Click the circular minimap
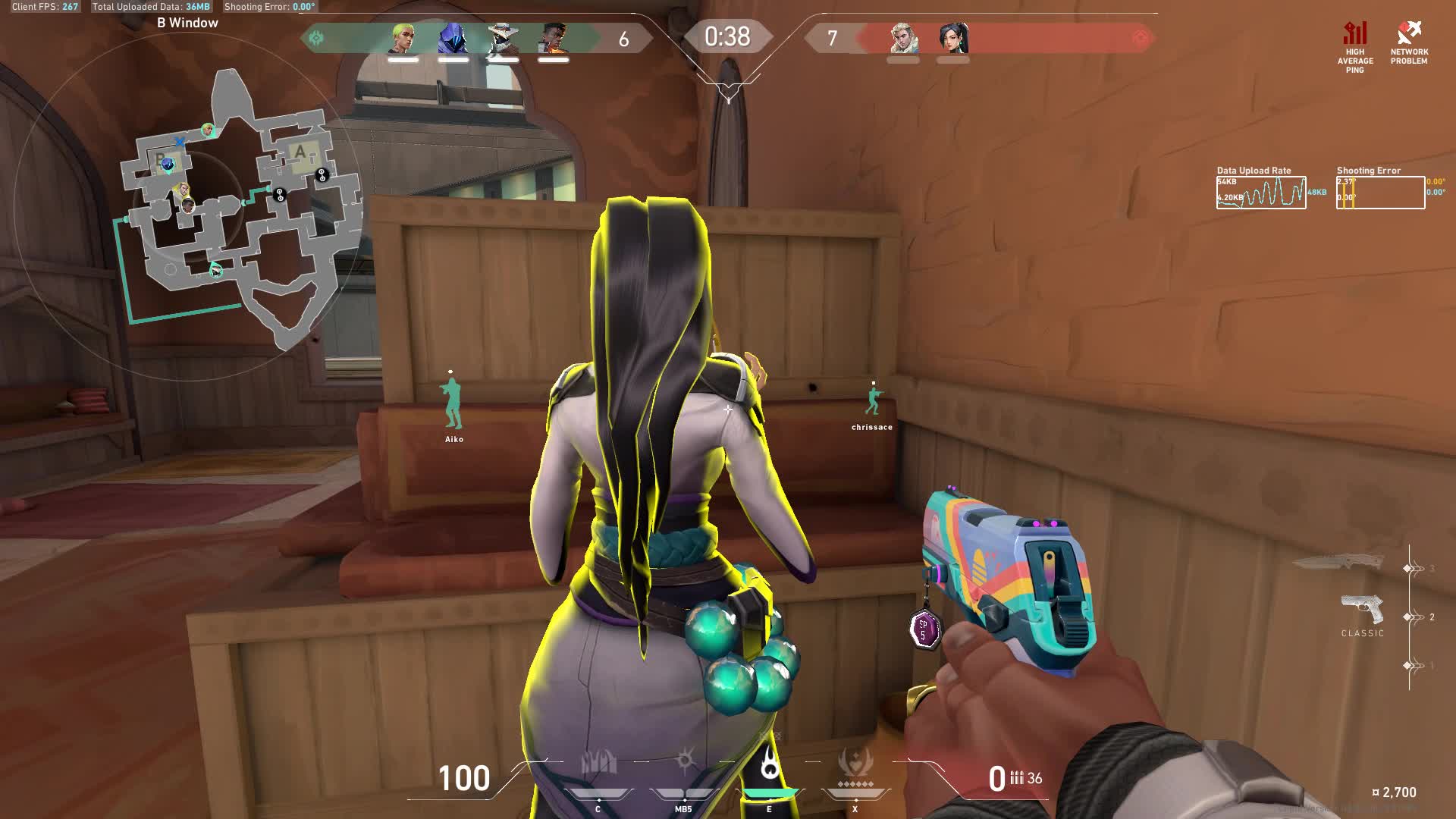The width and height of the screenshot is (1456, 819). pyautogui.click(x=190, y=205)
